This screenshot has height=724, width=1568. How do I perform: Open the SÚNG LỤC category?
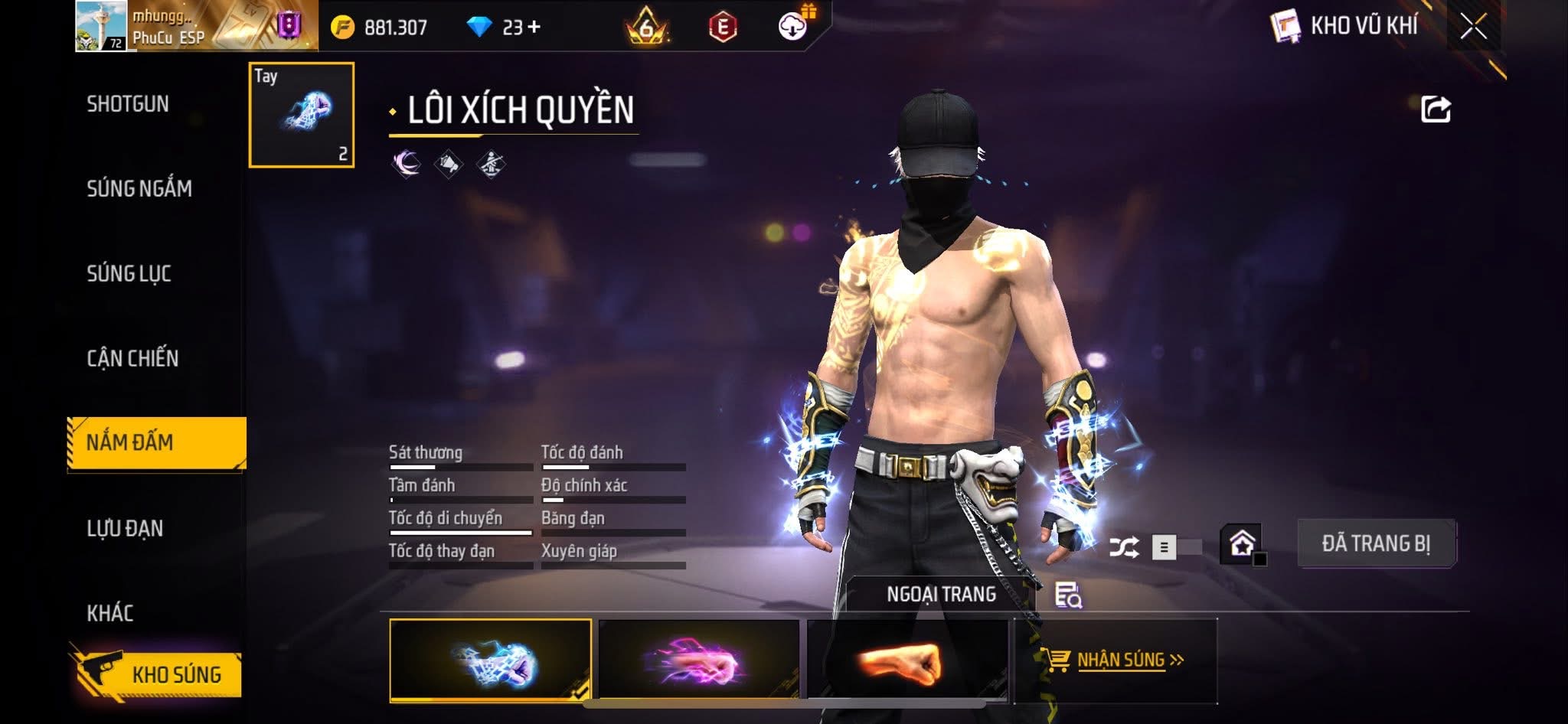(x=129, y=273)
